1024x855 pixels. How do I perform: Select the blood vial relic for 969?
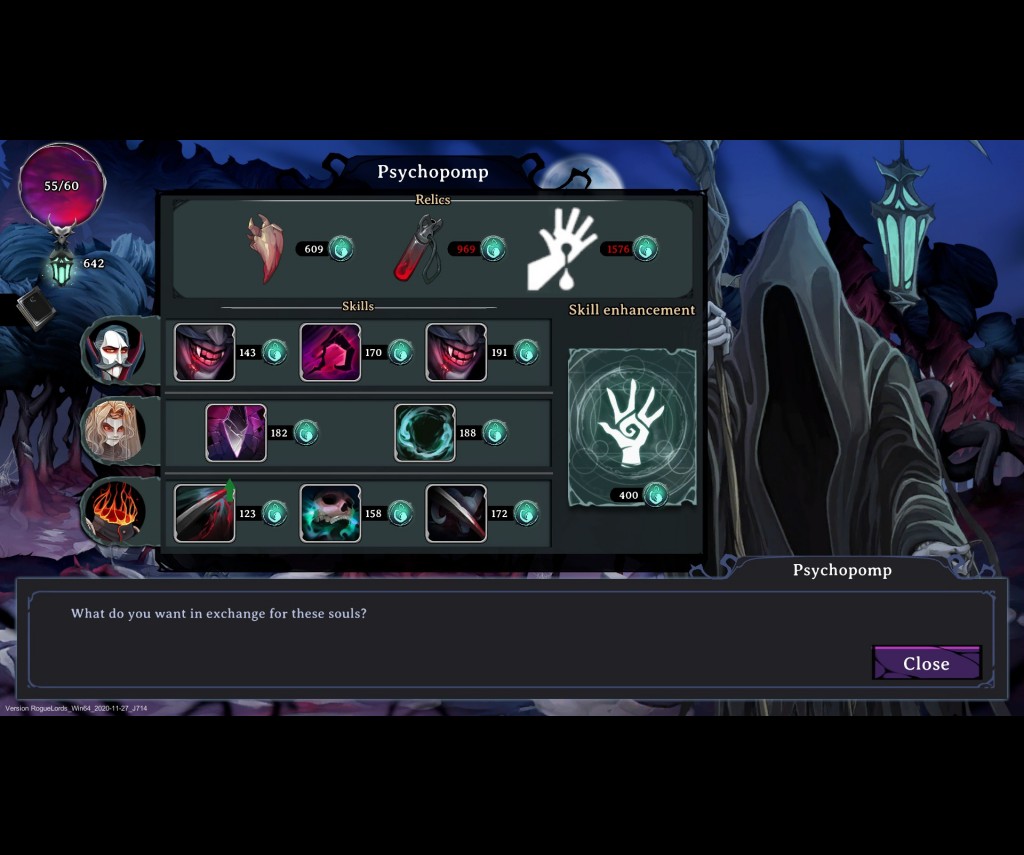pyautogui.click(x=416, y=248)
